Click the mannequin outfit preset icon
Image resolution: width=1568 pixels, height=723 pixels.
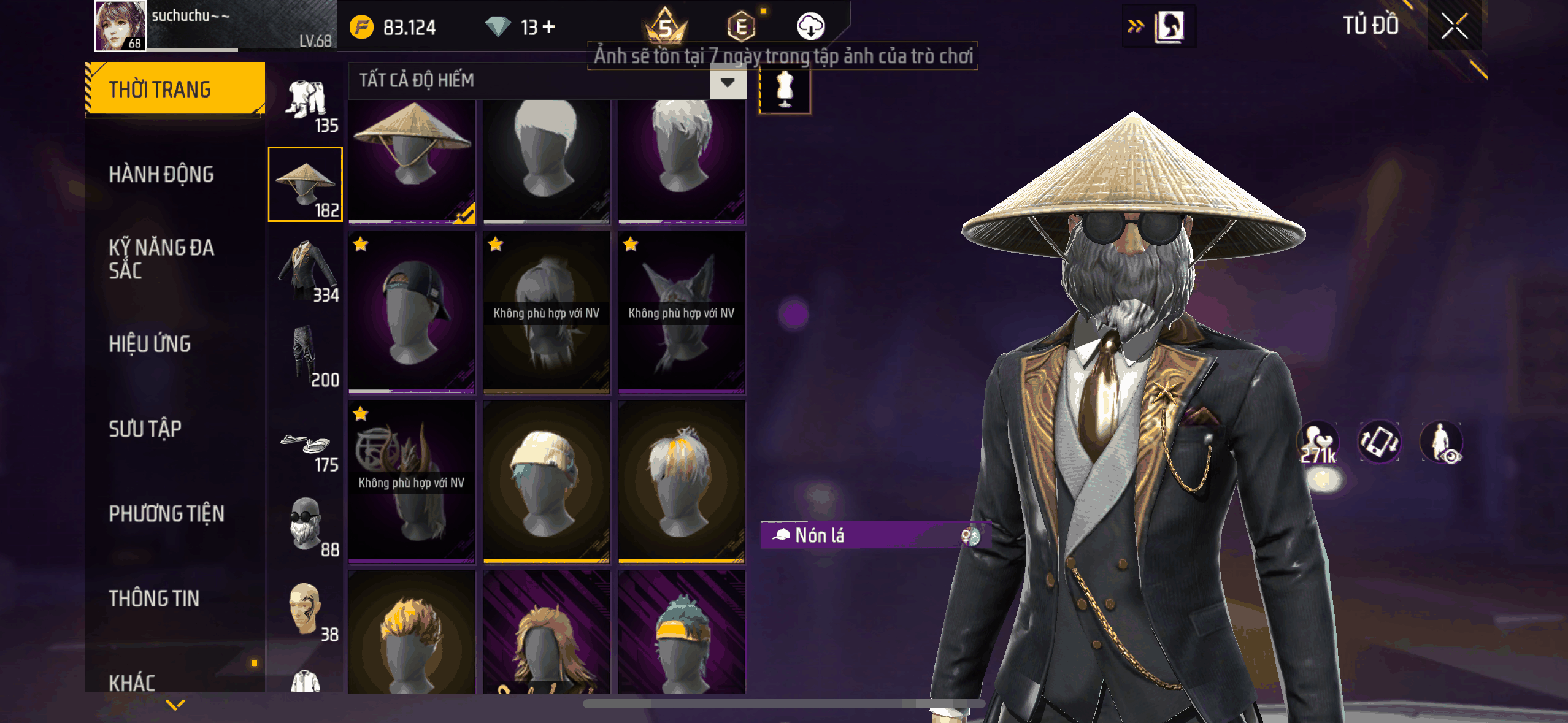point(785,90)
